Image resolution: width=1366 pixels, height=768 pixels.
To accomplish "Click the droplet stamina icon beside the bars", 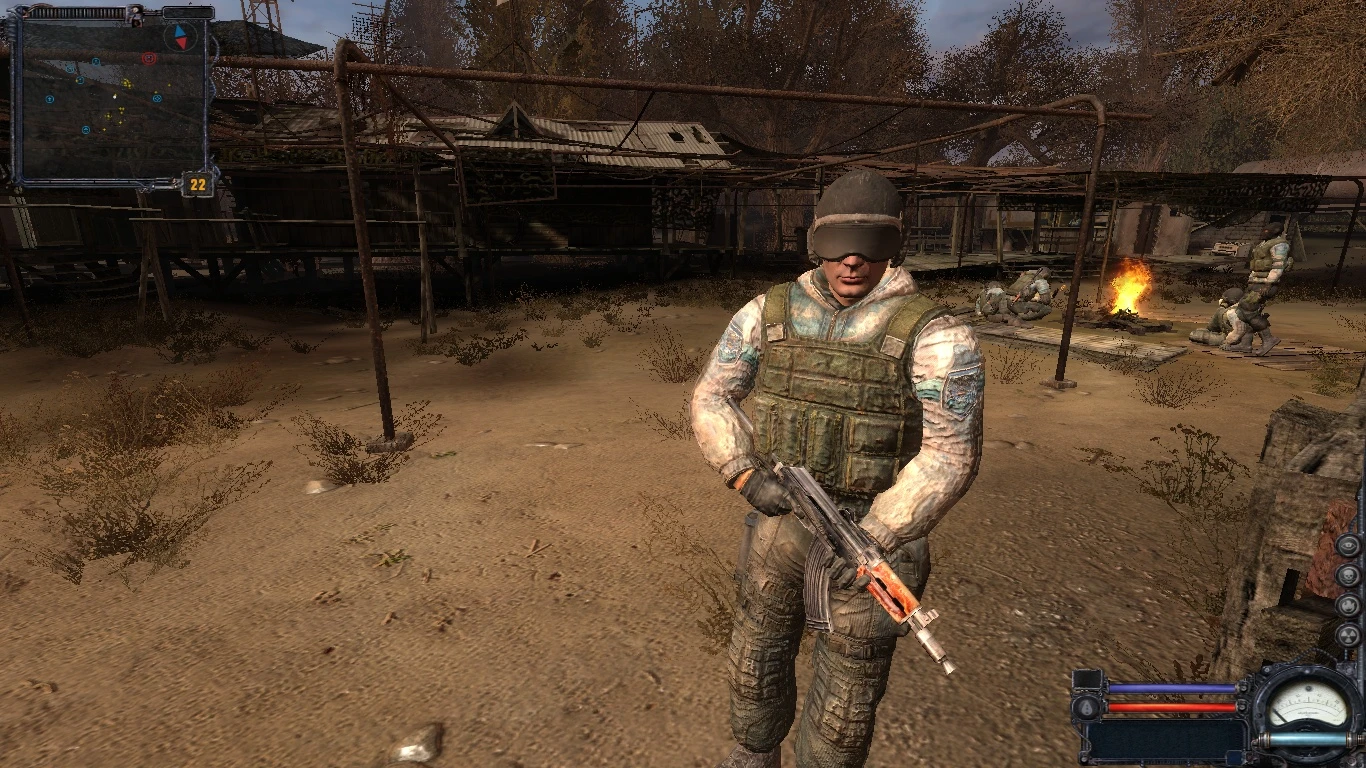I will [1087, 707].
